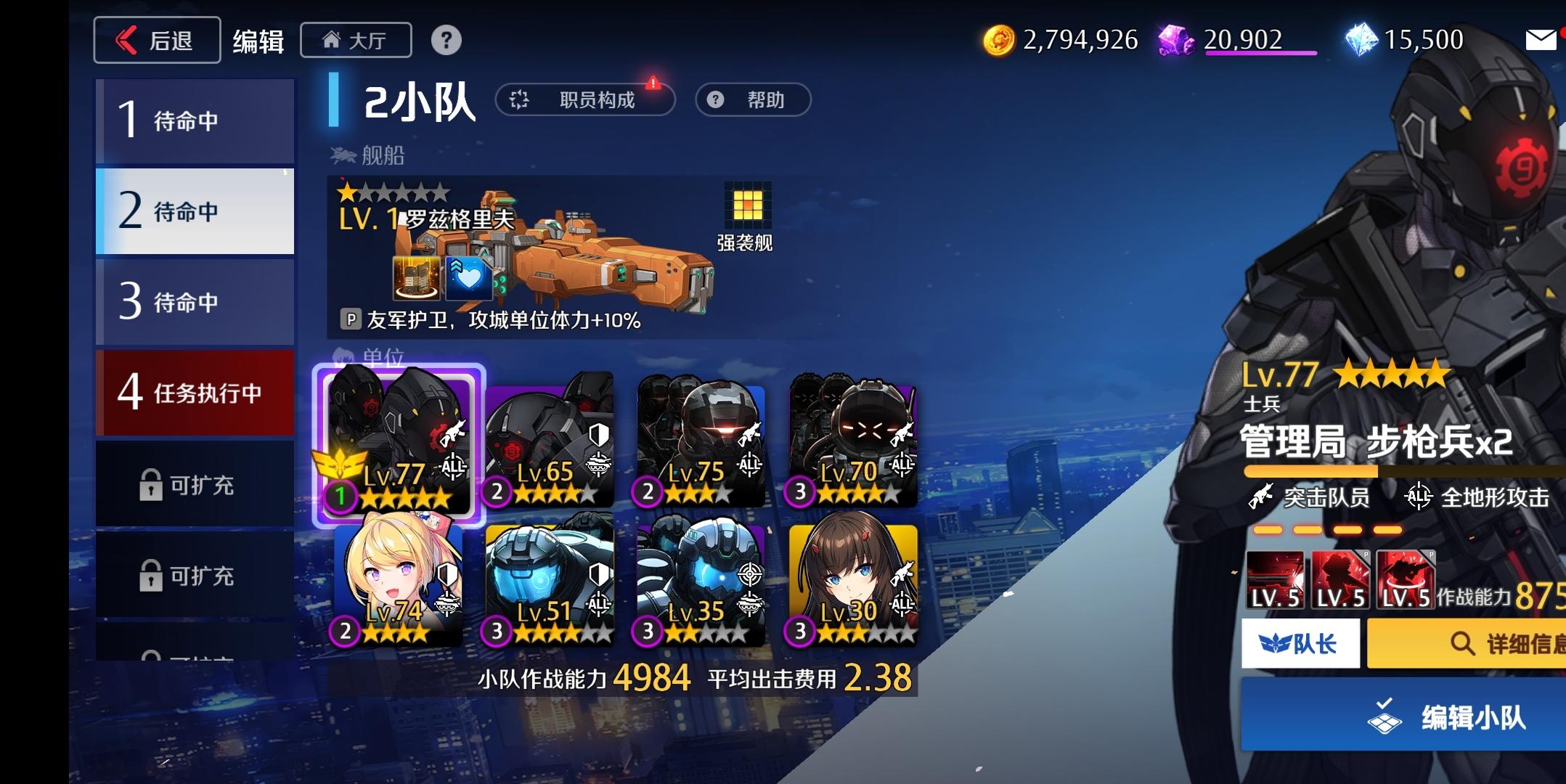Tap the purple crystal currency icon
Image resolution: width=1566 pixels, height=784 pixels.
coord(1178,40)
